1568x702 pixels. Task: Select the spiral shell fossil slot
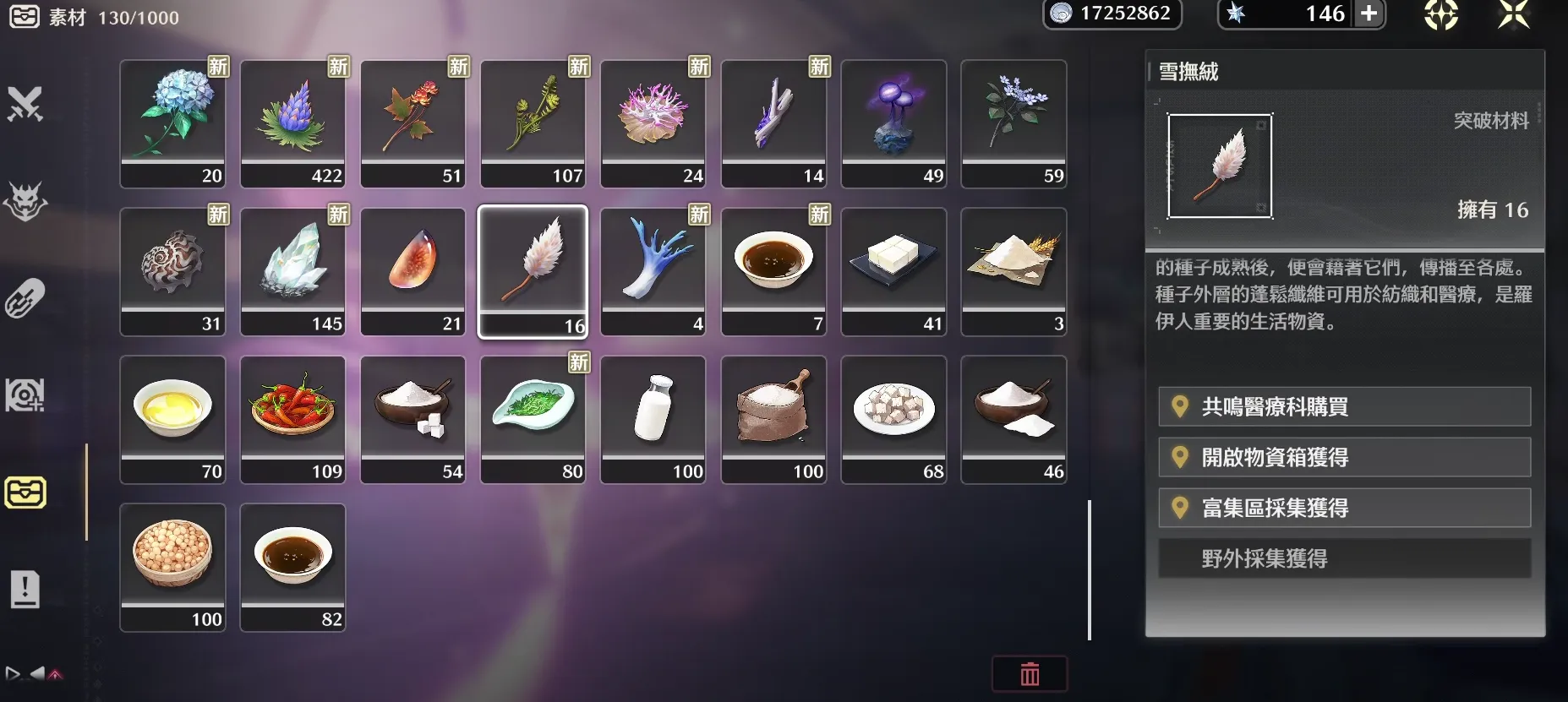tap(172, 271)
